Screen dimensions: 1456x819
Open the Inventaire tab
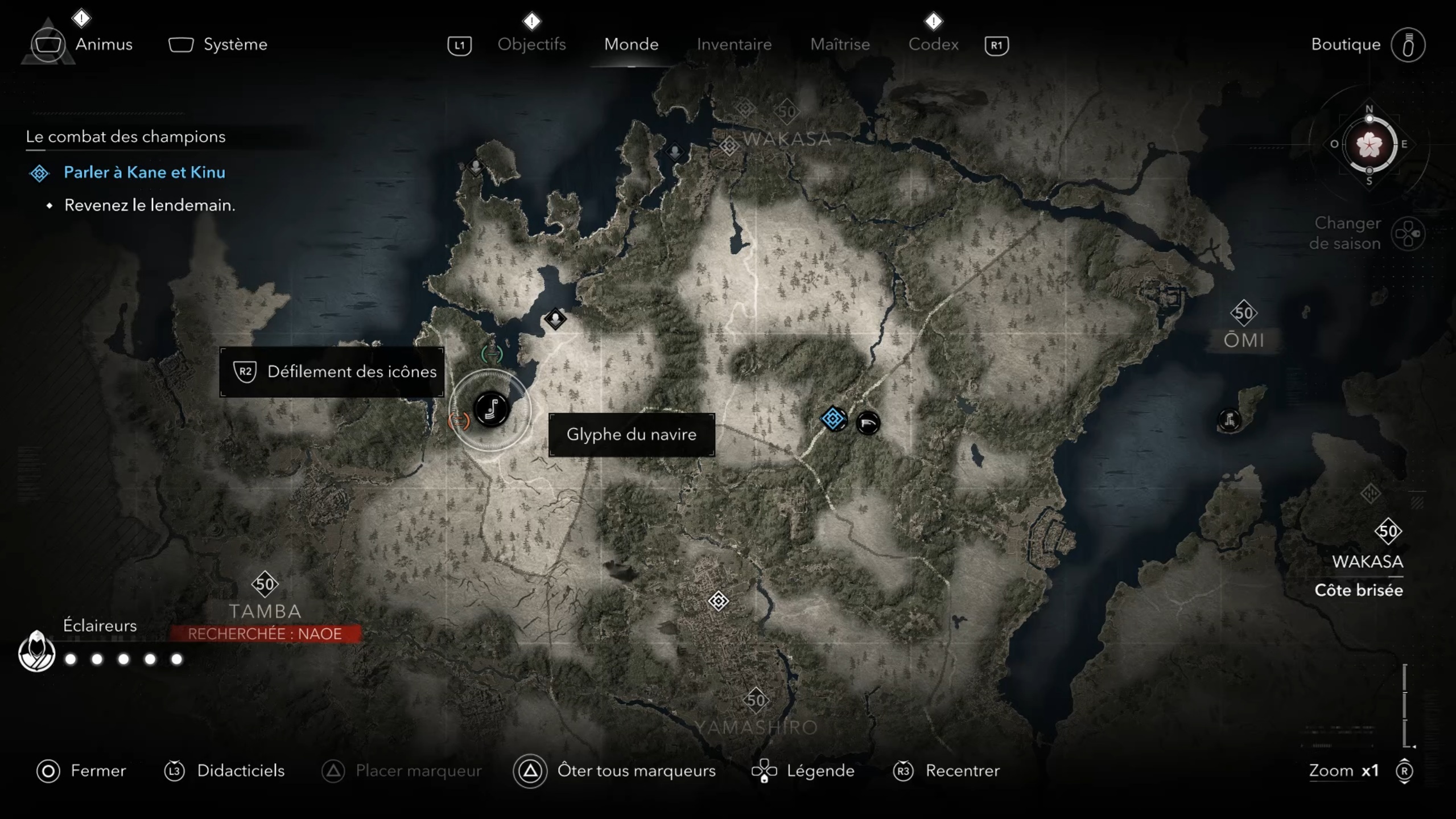734,44
